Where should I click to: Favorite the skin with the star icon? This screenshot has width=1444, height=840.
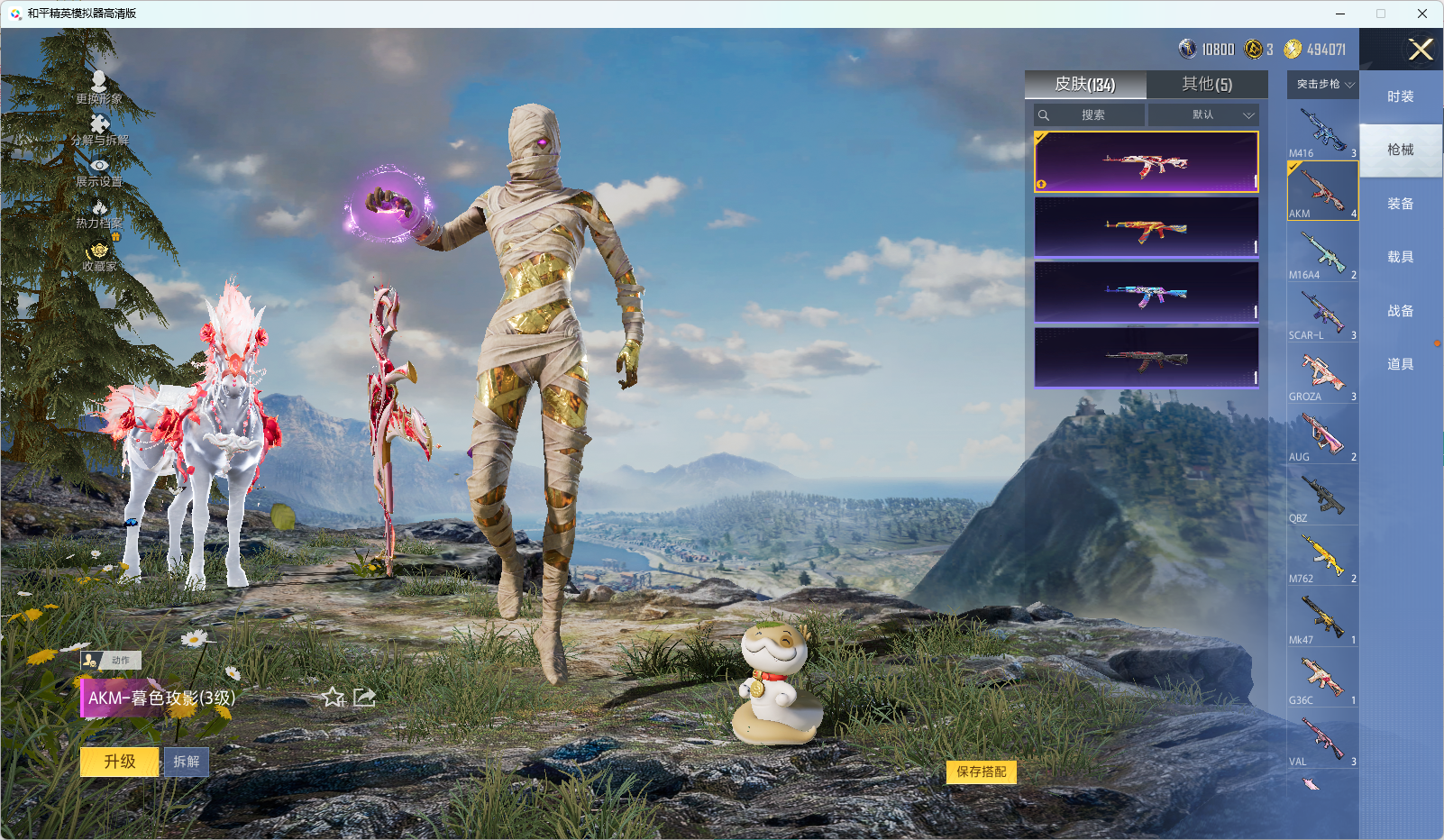coord(333,697)
